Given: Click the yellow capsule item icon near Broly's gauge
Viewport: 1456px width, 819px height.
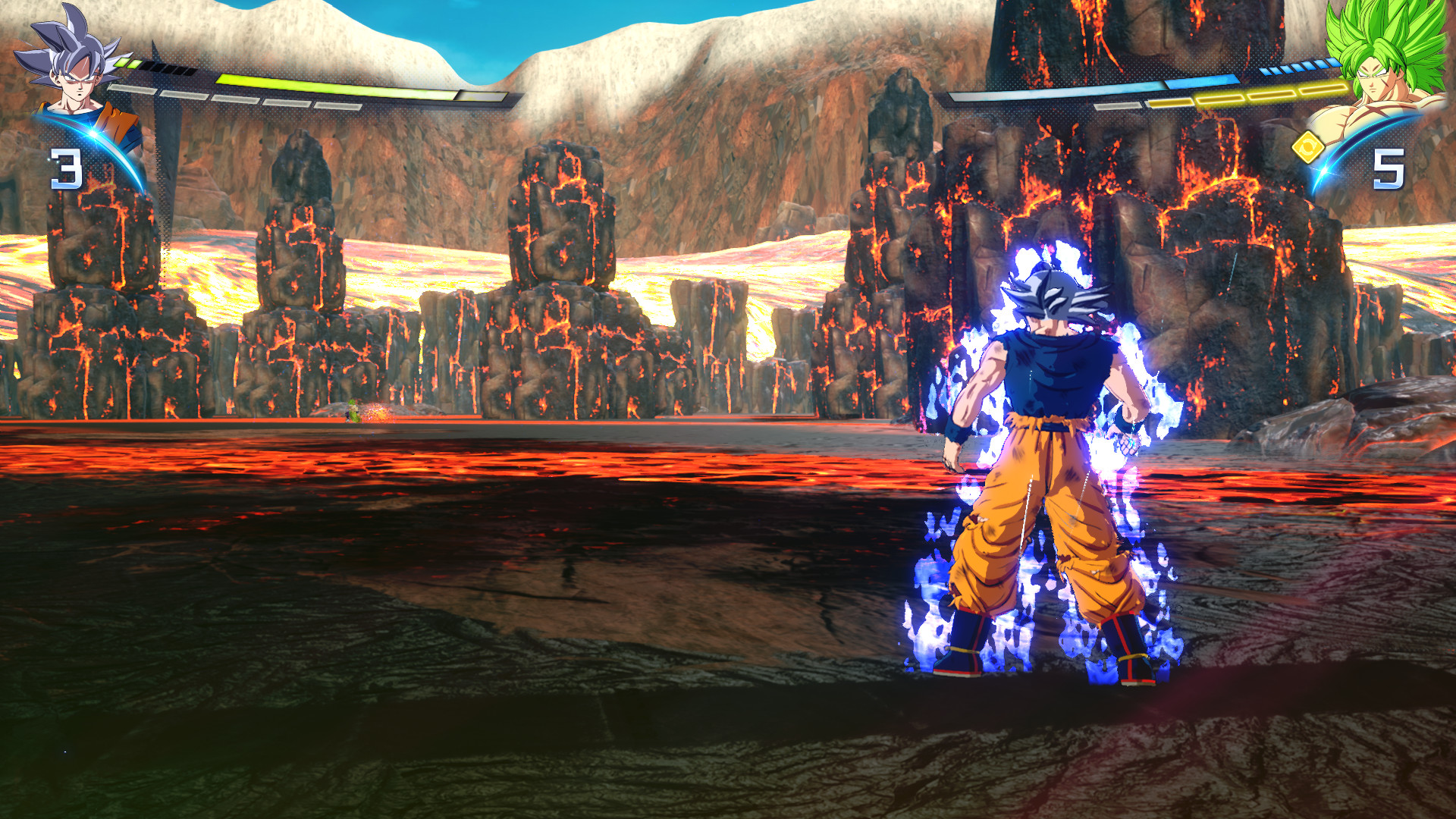Looking at the screenshot, I should click(x=1309, y=148).
